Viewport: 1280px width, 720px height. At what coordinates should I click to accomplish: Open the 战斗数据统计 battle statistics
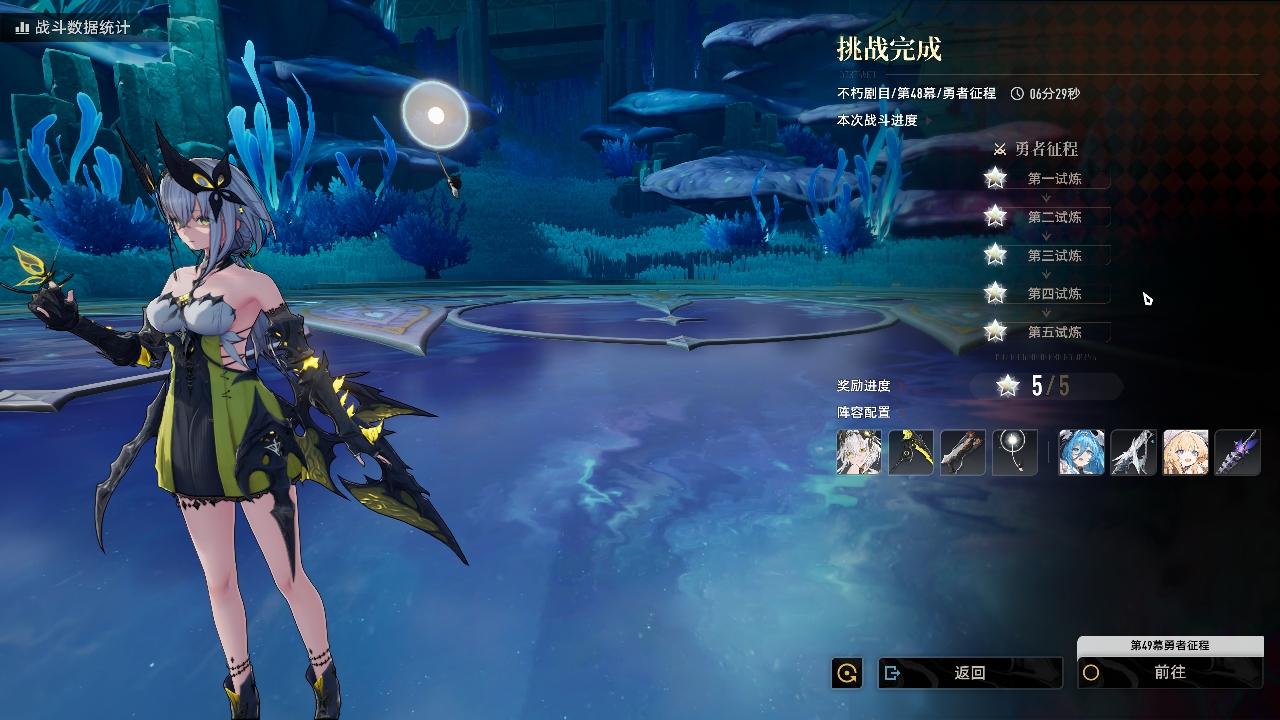pyautogui.click(x=72, y=27)
